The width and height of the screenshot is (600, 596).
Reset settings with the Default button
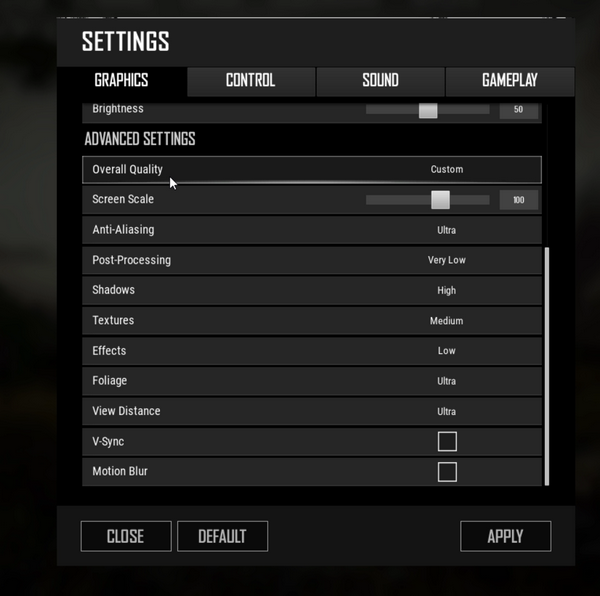222,536
